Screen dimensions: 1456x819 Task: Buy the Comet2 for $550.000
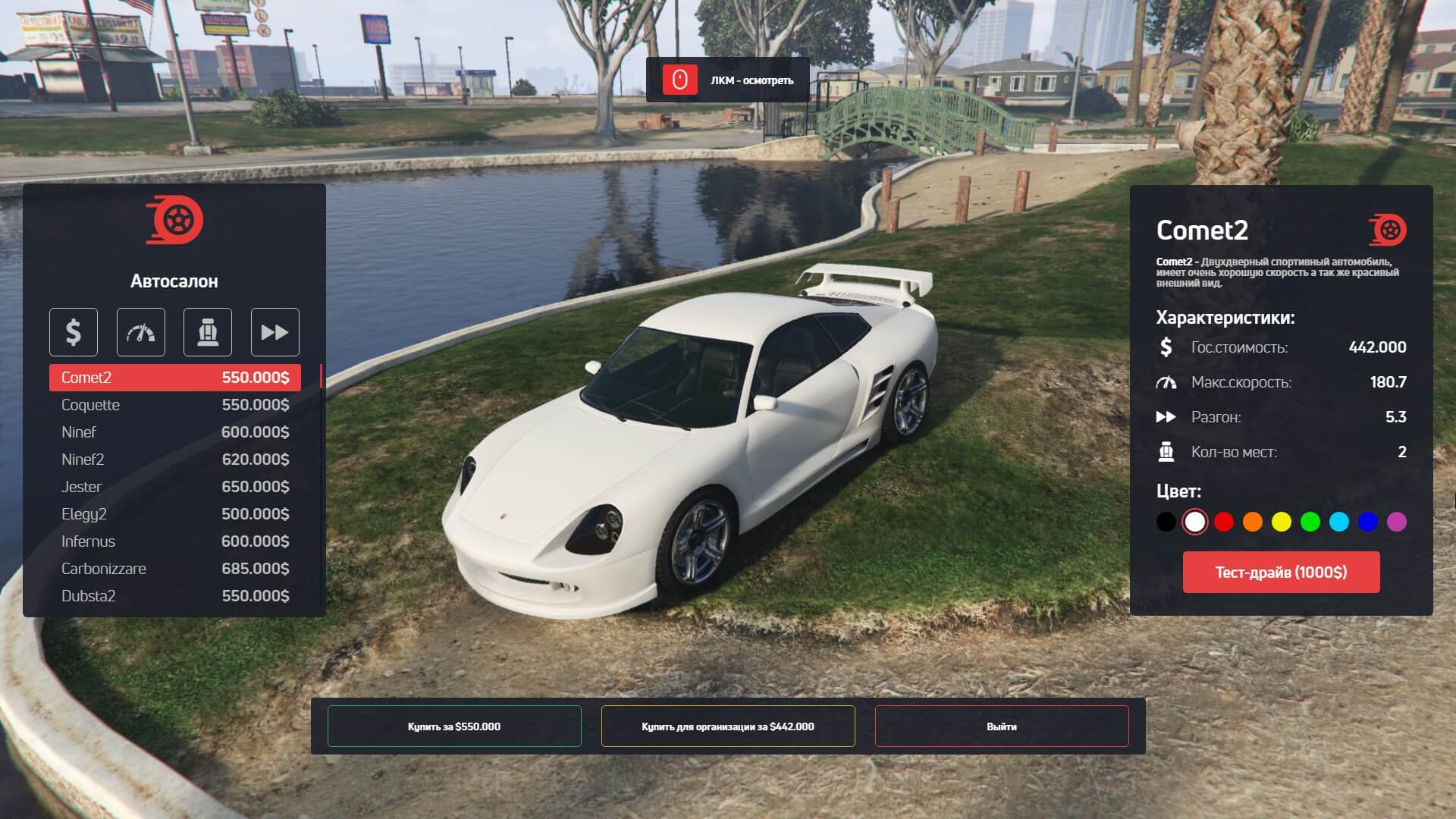pos(454,726)
